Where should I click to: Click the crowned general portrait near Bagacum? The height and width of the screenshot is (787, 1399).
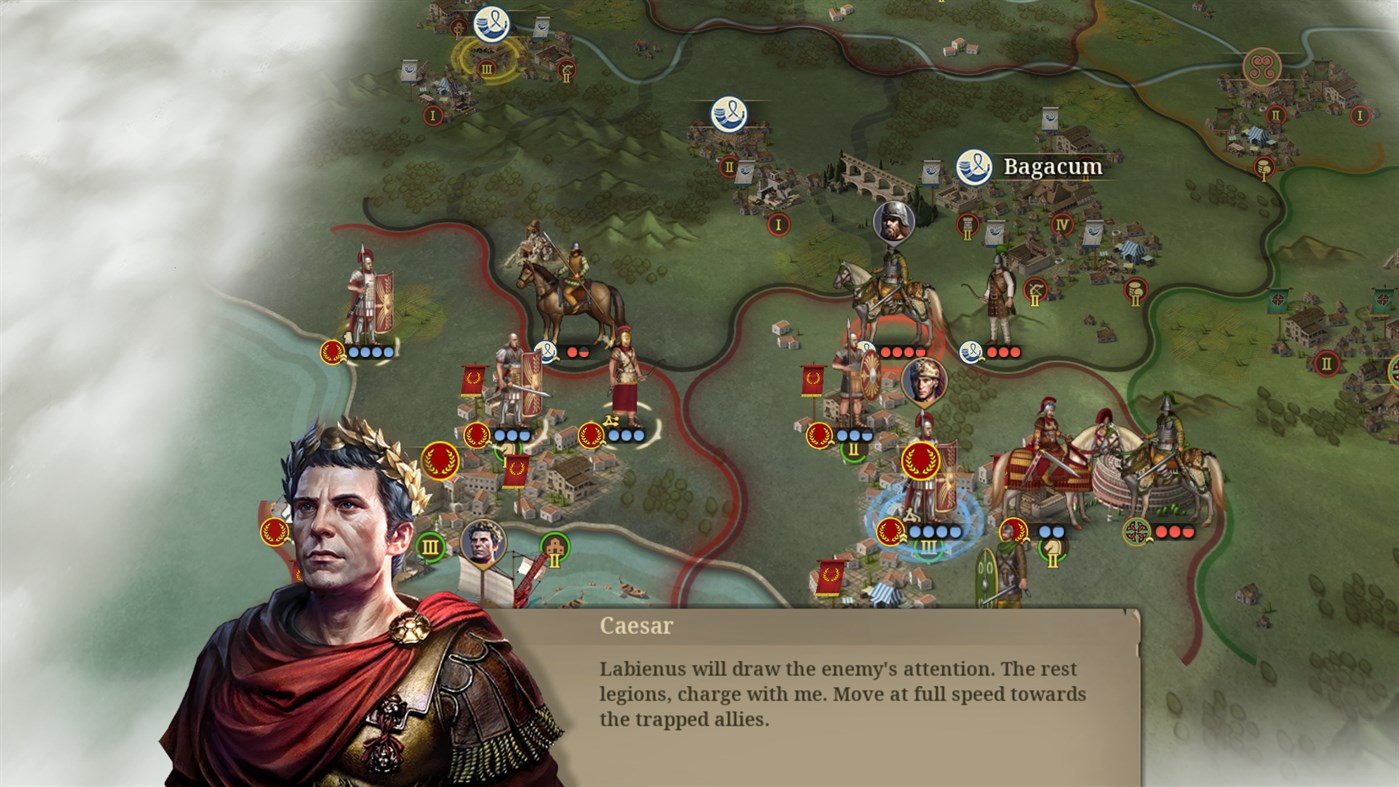point(925,381)
